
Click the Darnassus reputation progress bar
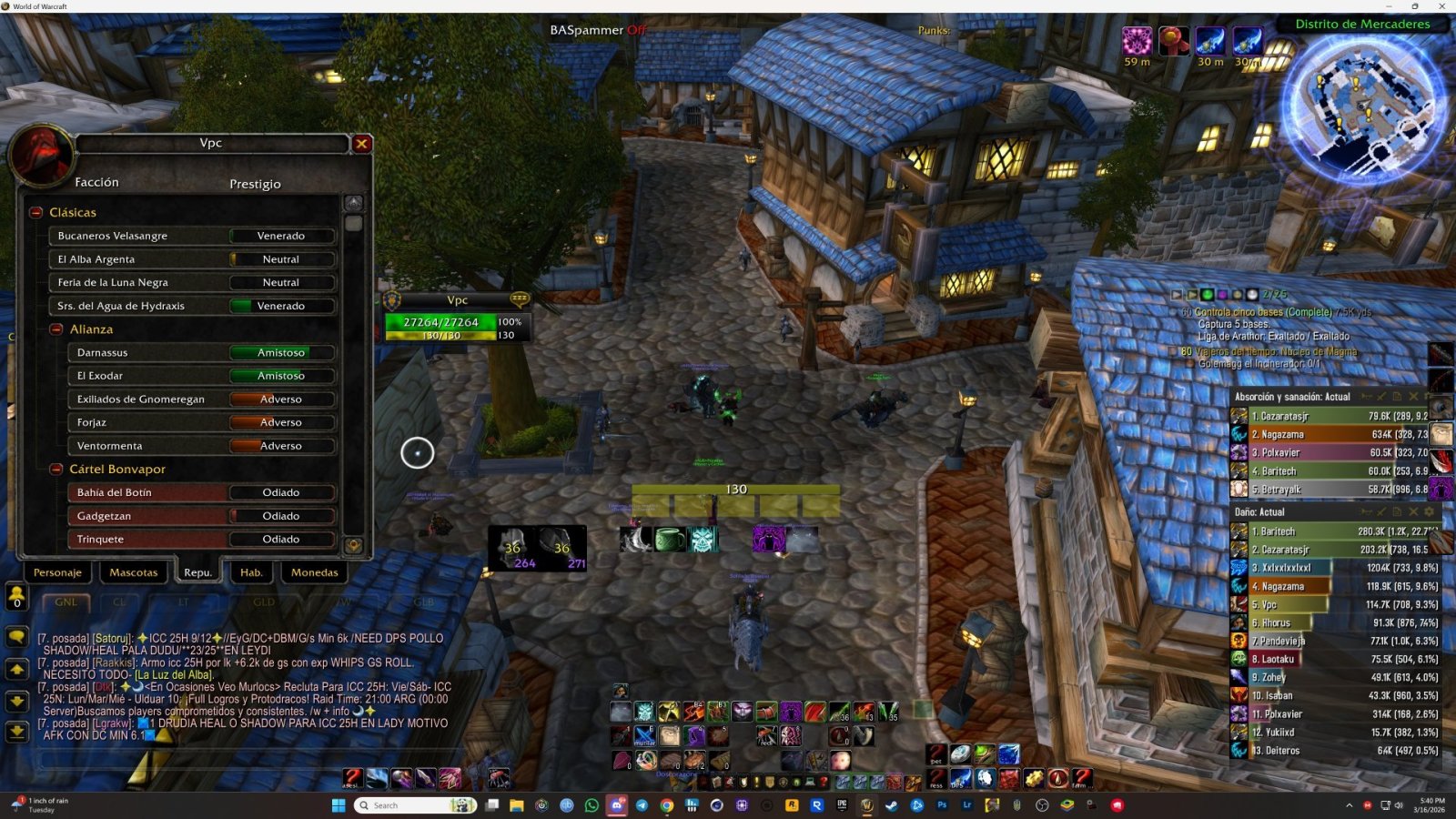(281, 352)
